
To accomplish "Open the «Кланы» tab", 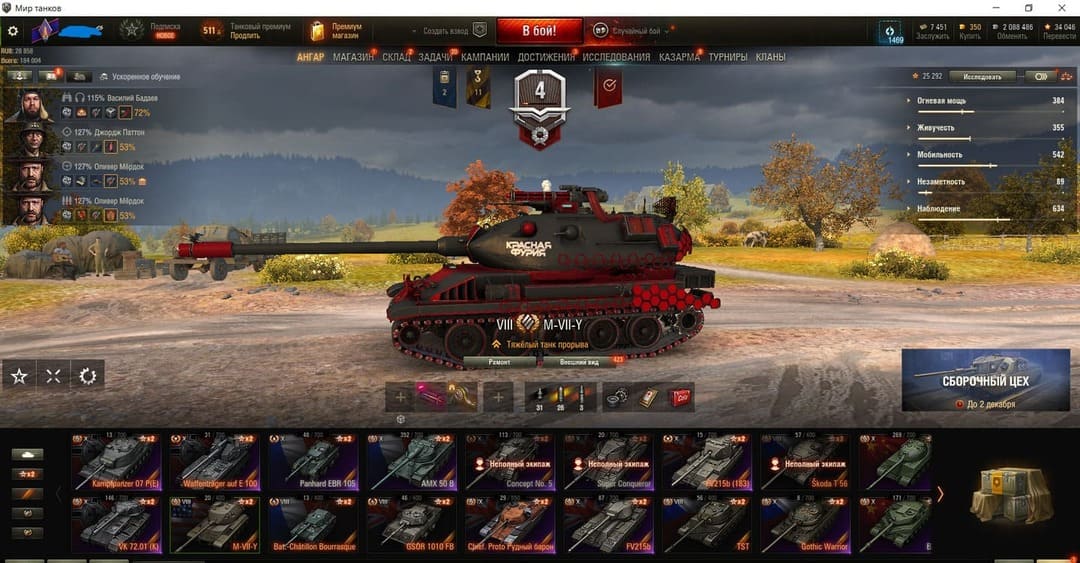I will (770, 57).
